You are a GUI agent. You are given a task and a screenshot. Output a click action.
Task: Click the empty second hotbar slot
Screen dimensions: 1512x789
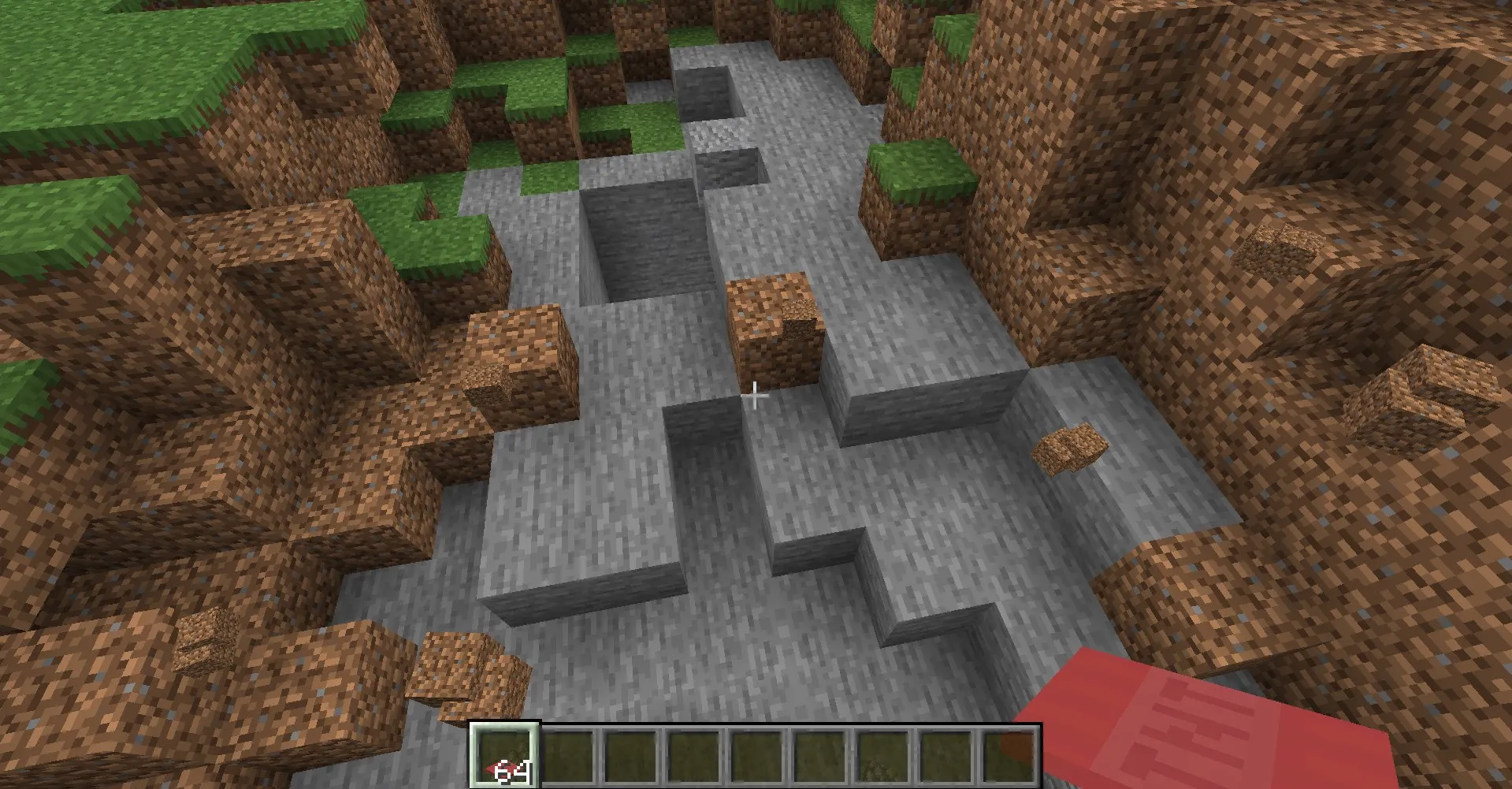coord(568,754)
